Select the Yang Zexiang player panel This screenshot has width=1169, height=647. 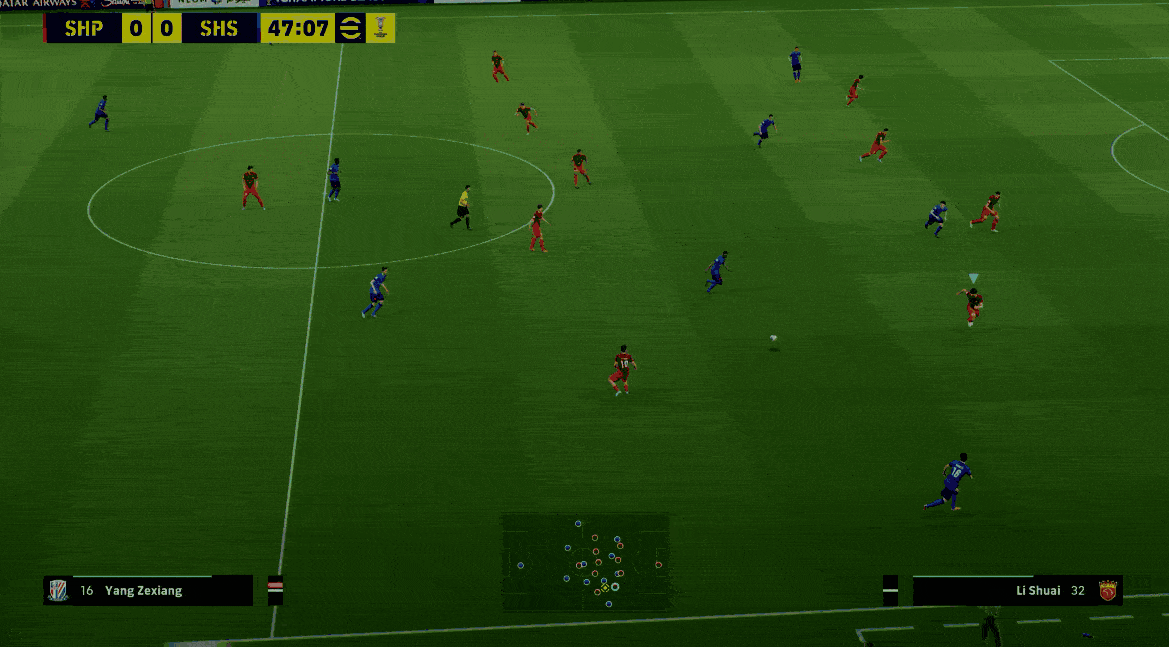(148, 590)
